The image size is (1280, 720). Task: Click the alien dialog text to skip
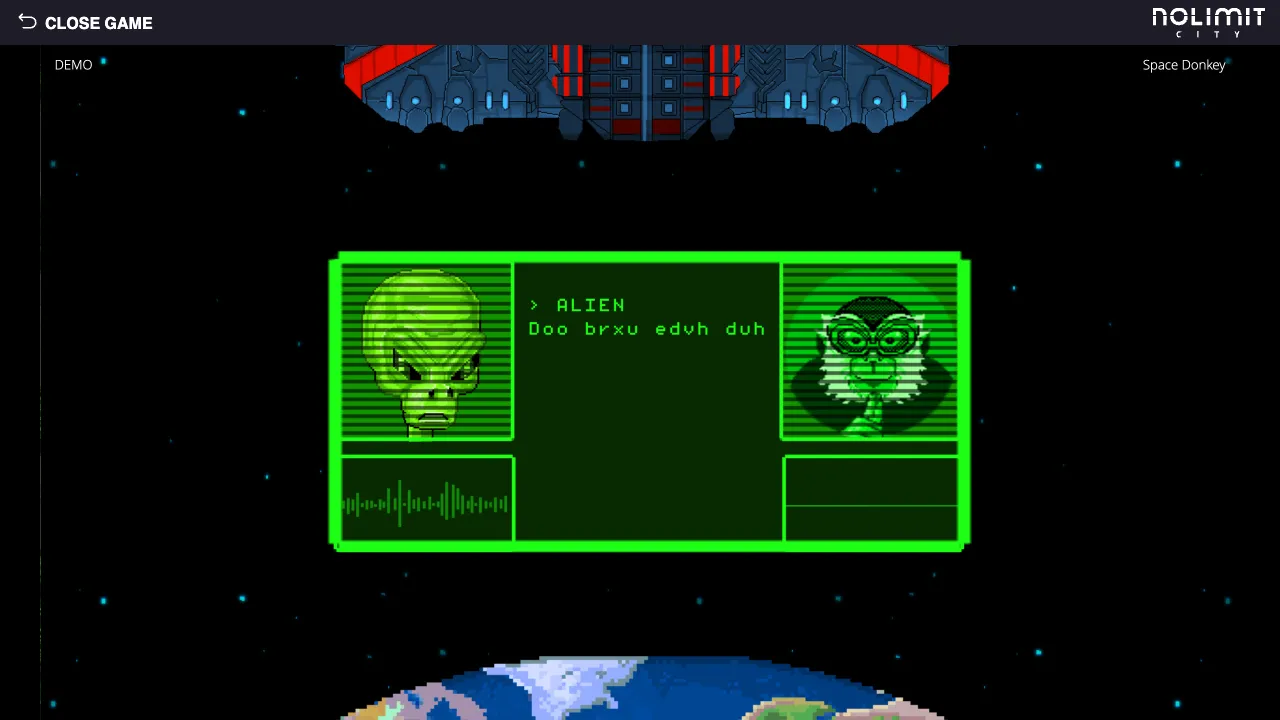(x=647, y=328)
